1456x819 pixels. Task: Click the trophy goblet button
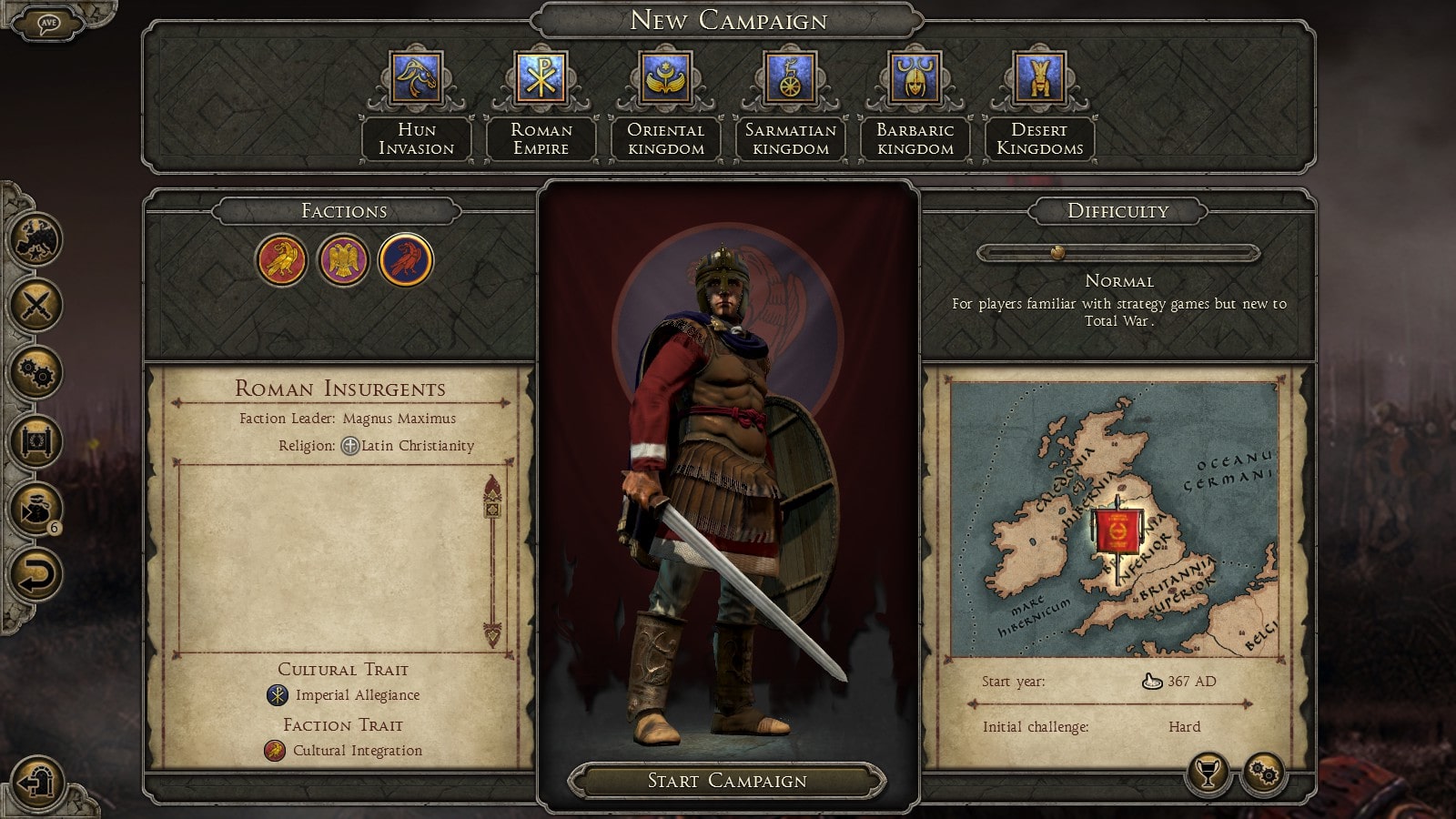click(x=1208, y=774)
